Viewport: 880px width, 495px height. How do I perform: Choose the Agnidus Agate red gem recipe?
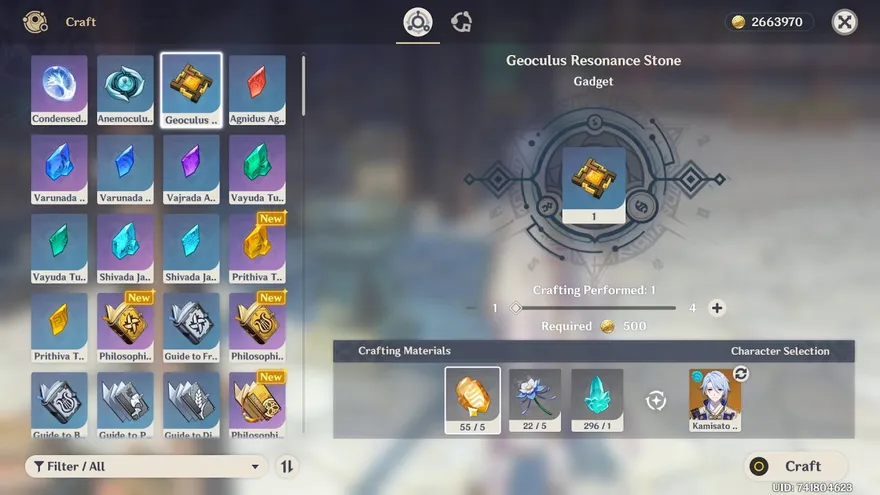point(257,90)
